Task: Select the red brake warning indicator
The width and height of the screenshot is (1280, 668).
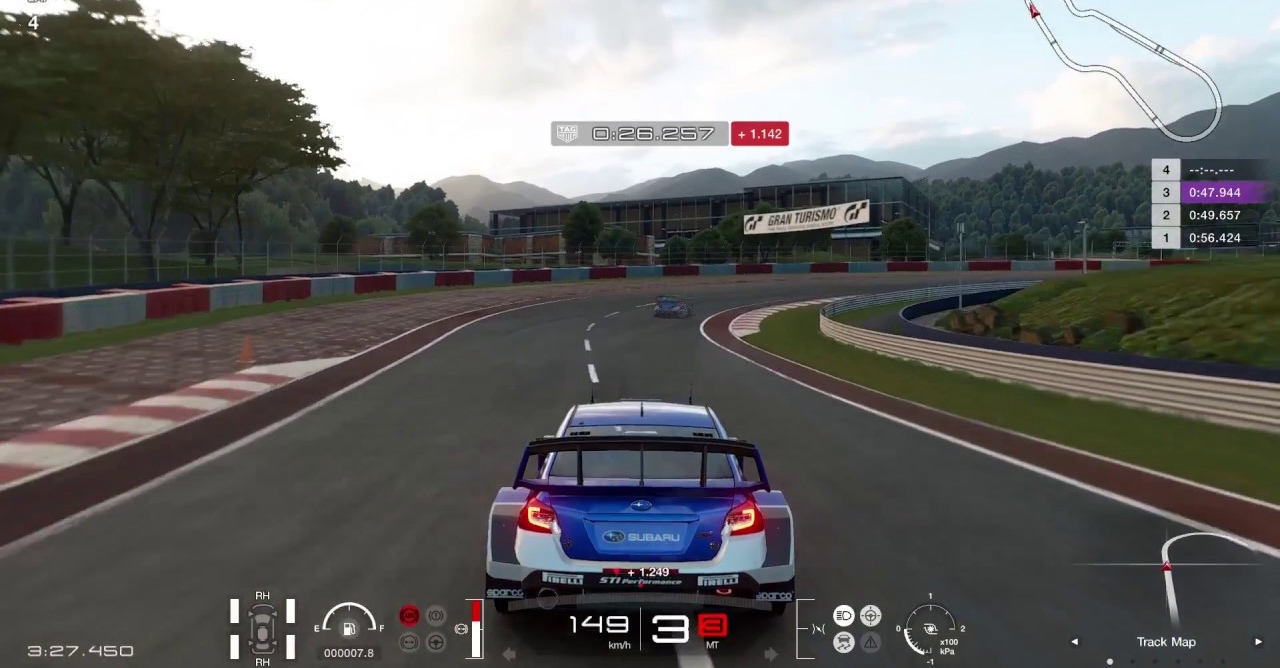Action: 409,616
